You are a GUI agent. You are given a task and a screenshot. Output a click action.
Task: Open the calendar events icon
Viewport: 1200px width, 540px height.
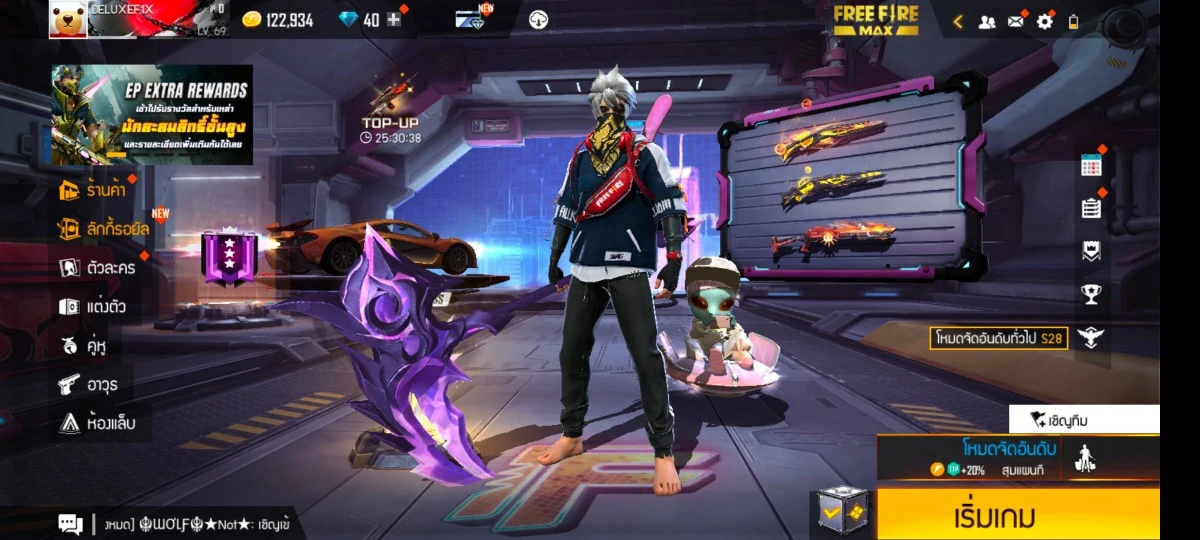pyautogui.click(x=1091, y=166)
